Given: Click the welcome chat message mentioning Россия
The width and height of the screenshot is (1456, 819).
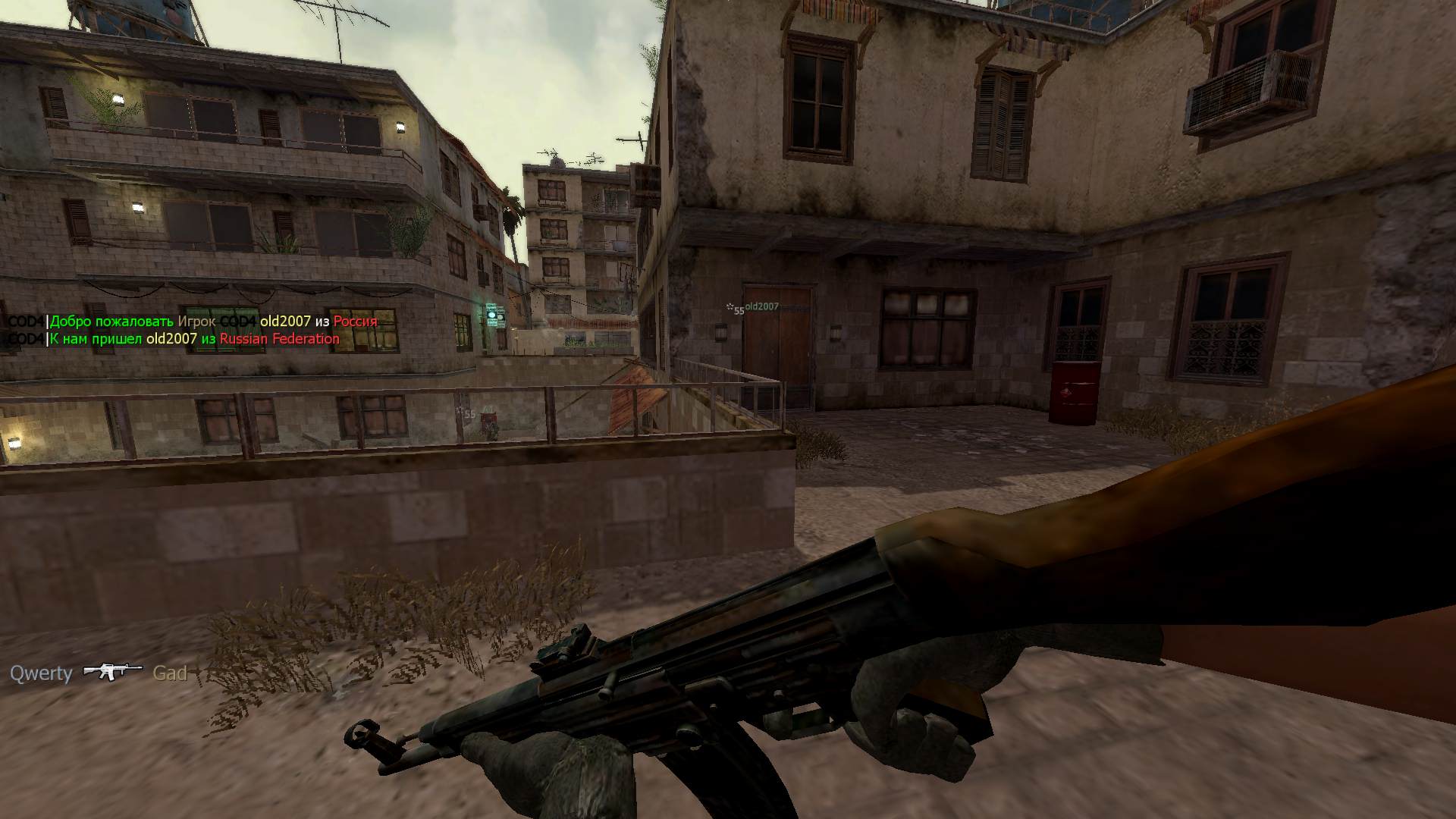Looking at the screenshot, I should [x=193, y=322].
